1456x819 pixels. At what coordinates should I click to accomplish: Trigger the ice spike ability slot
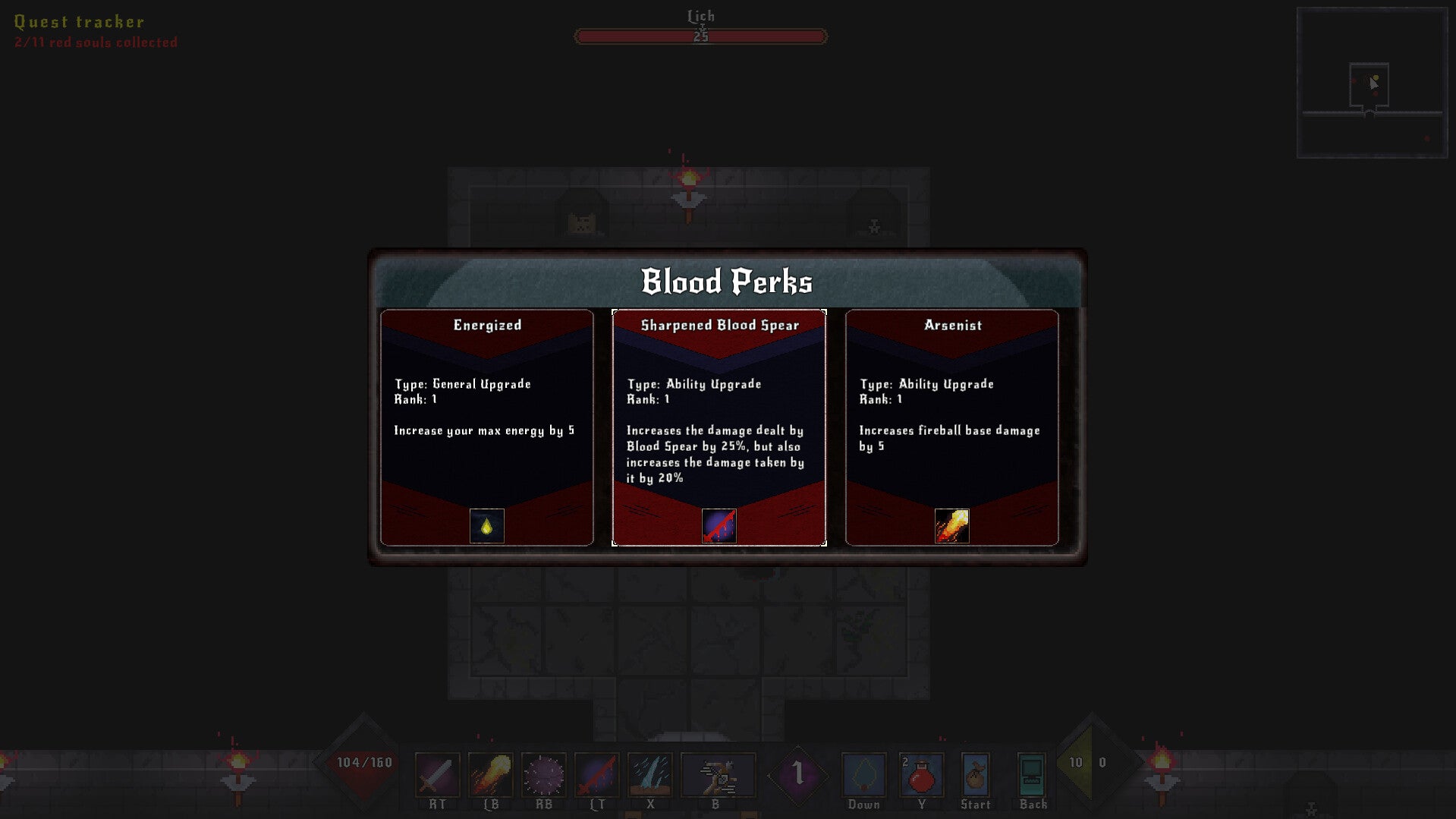pos(650,775)
